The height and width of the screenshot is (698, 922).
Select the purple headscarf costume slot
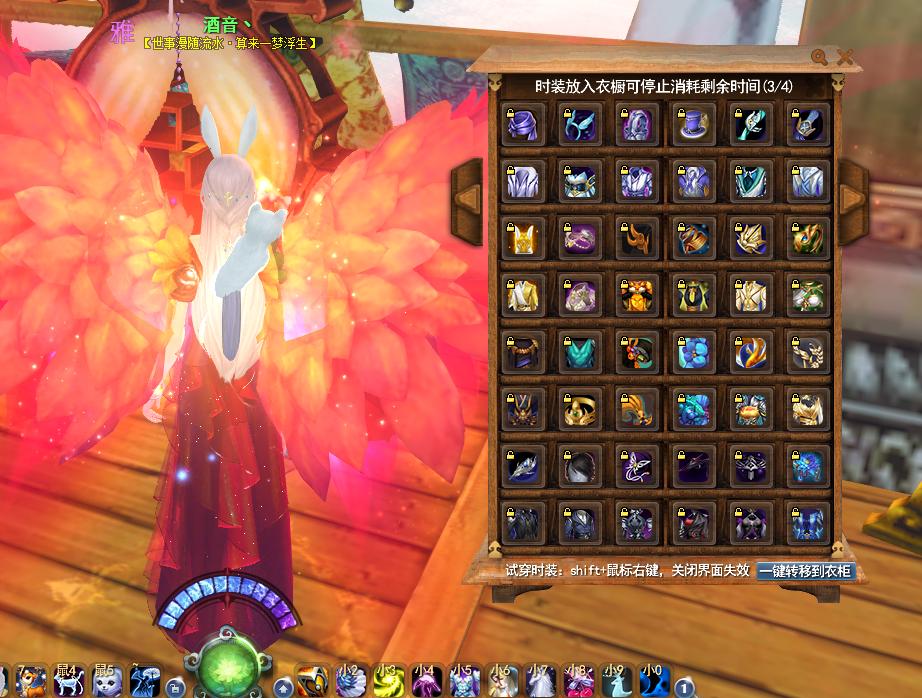click(523, 125)
